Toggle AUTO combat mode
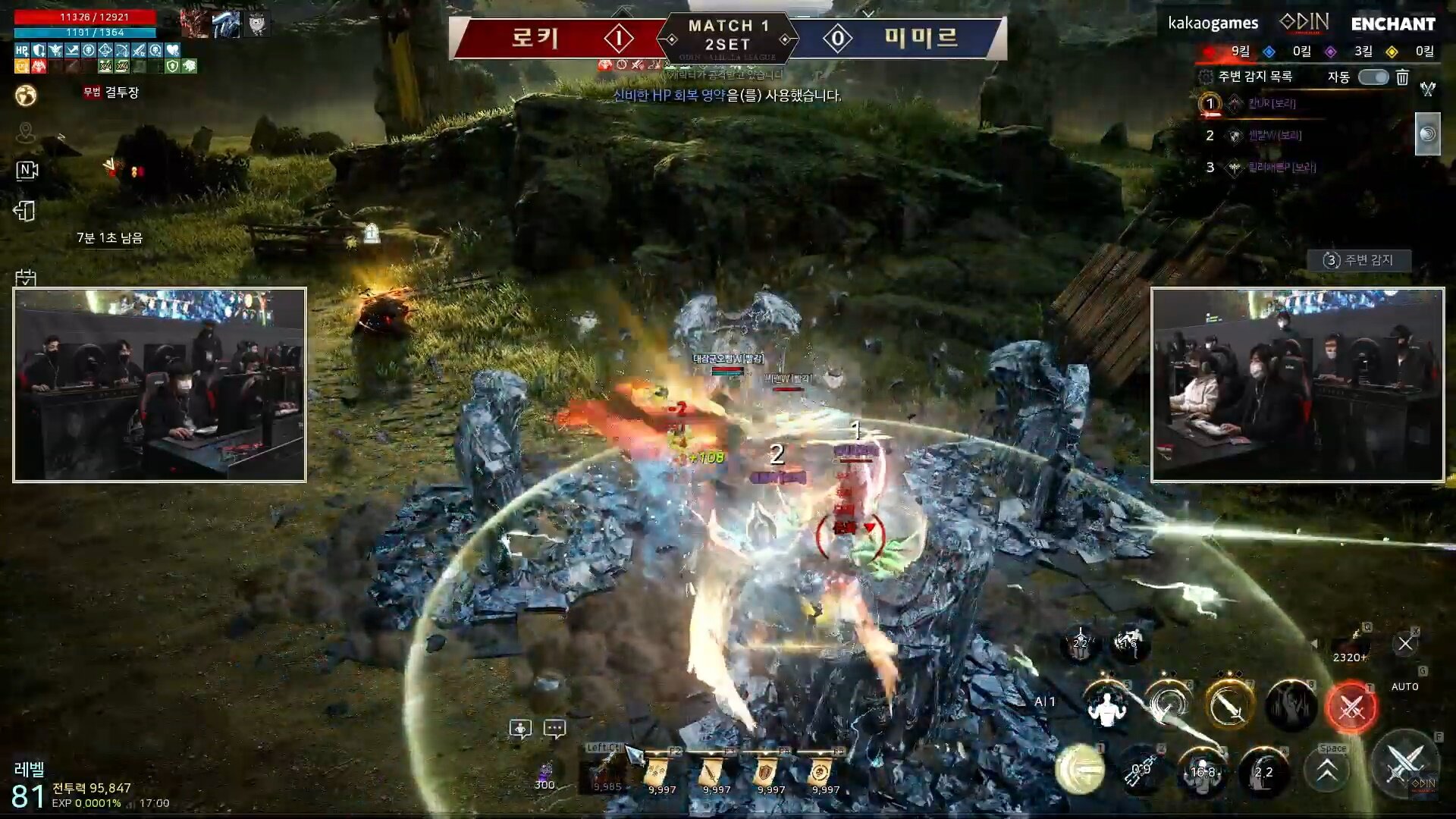The width and height of the screenshot is (1456, 819). (x=1404, y=686)
